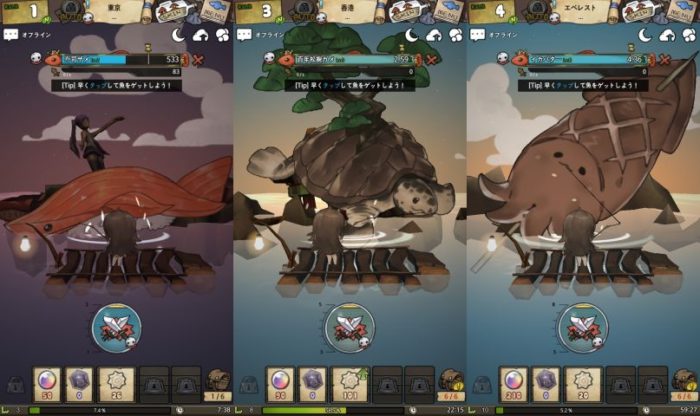Tap the crossed knives button in Tokyo panel

point(117,325)
